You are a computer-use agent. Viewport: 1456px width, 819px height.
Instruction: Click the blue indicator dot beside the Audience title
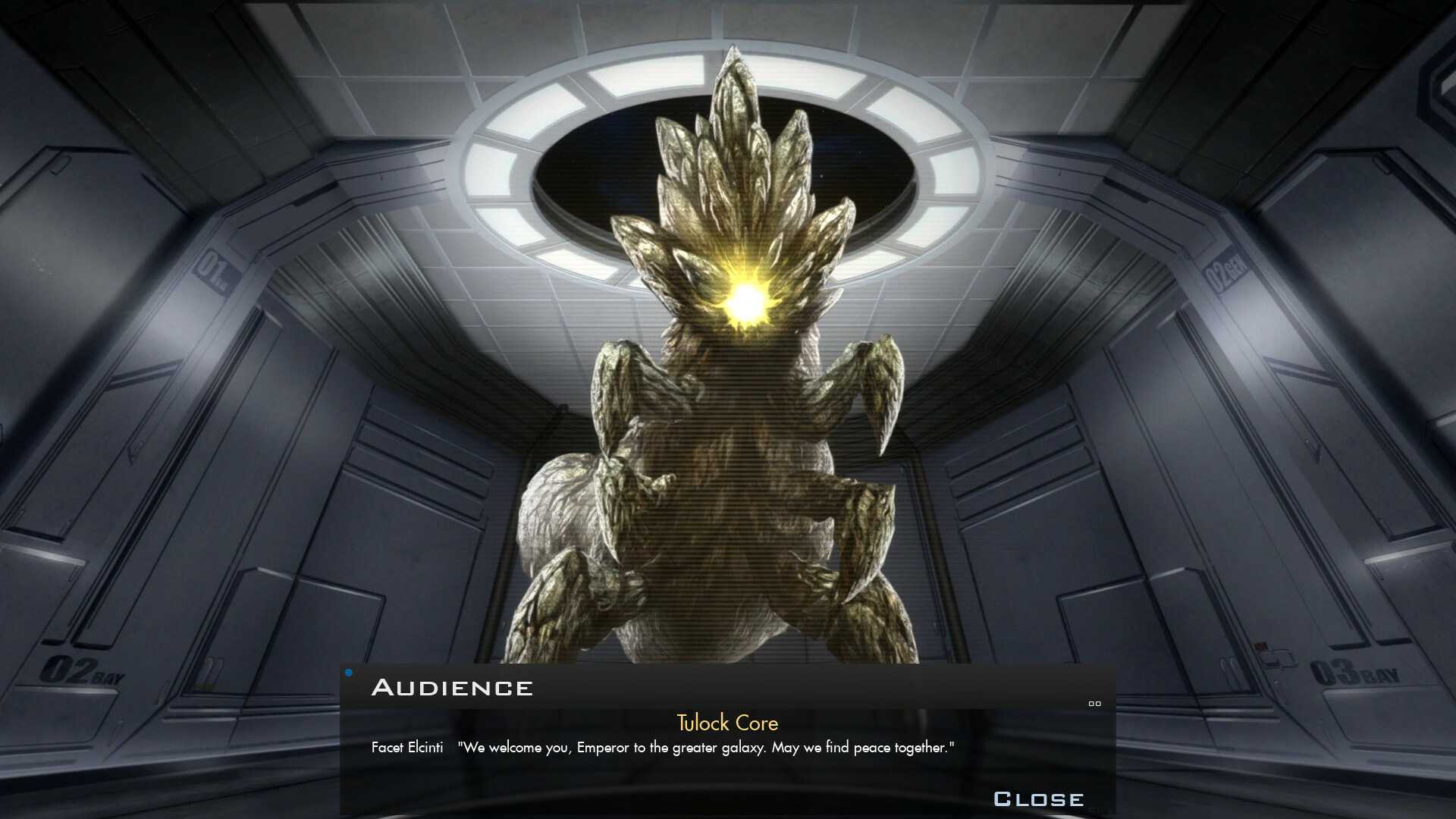349,671
